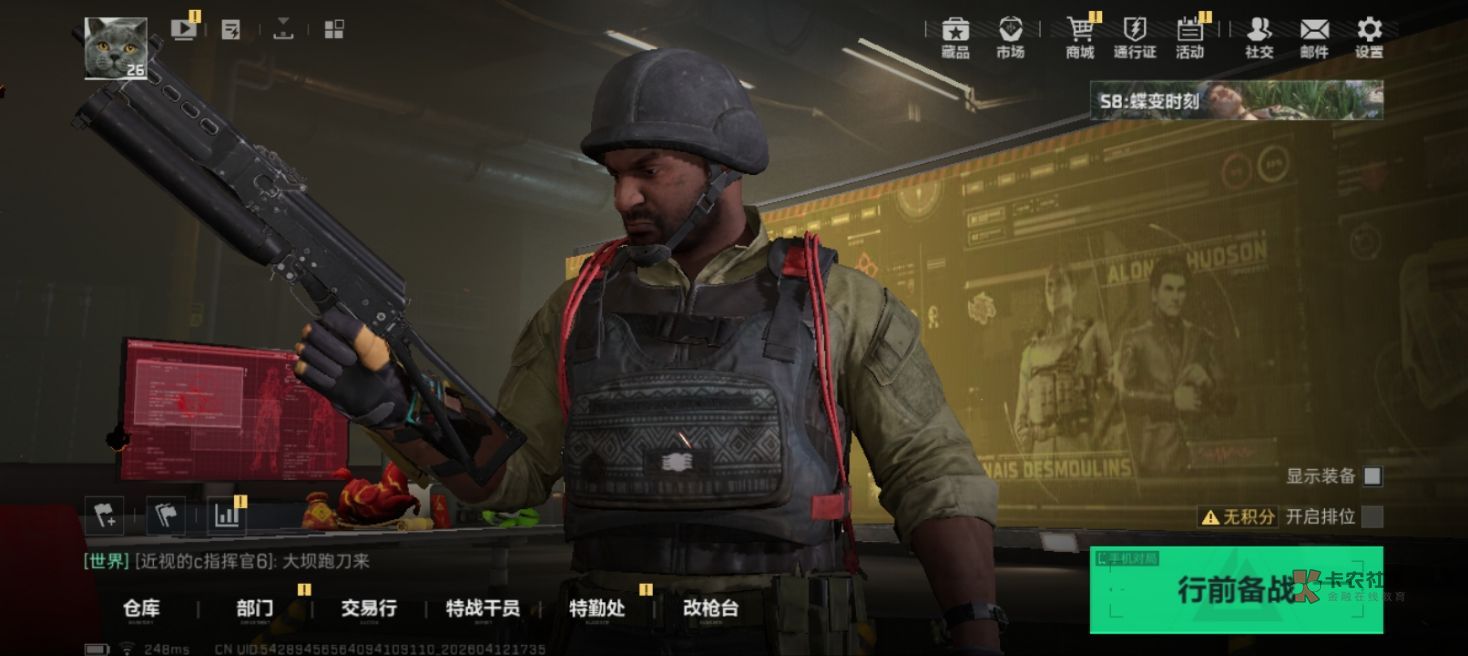The height and width of the screenshot is (656, 1468).
Task: Open 设置 settings gear
Action: tap(1369, 38)
